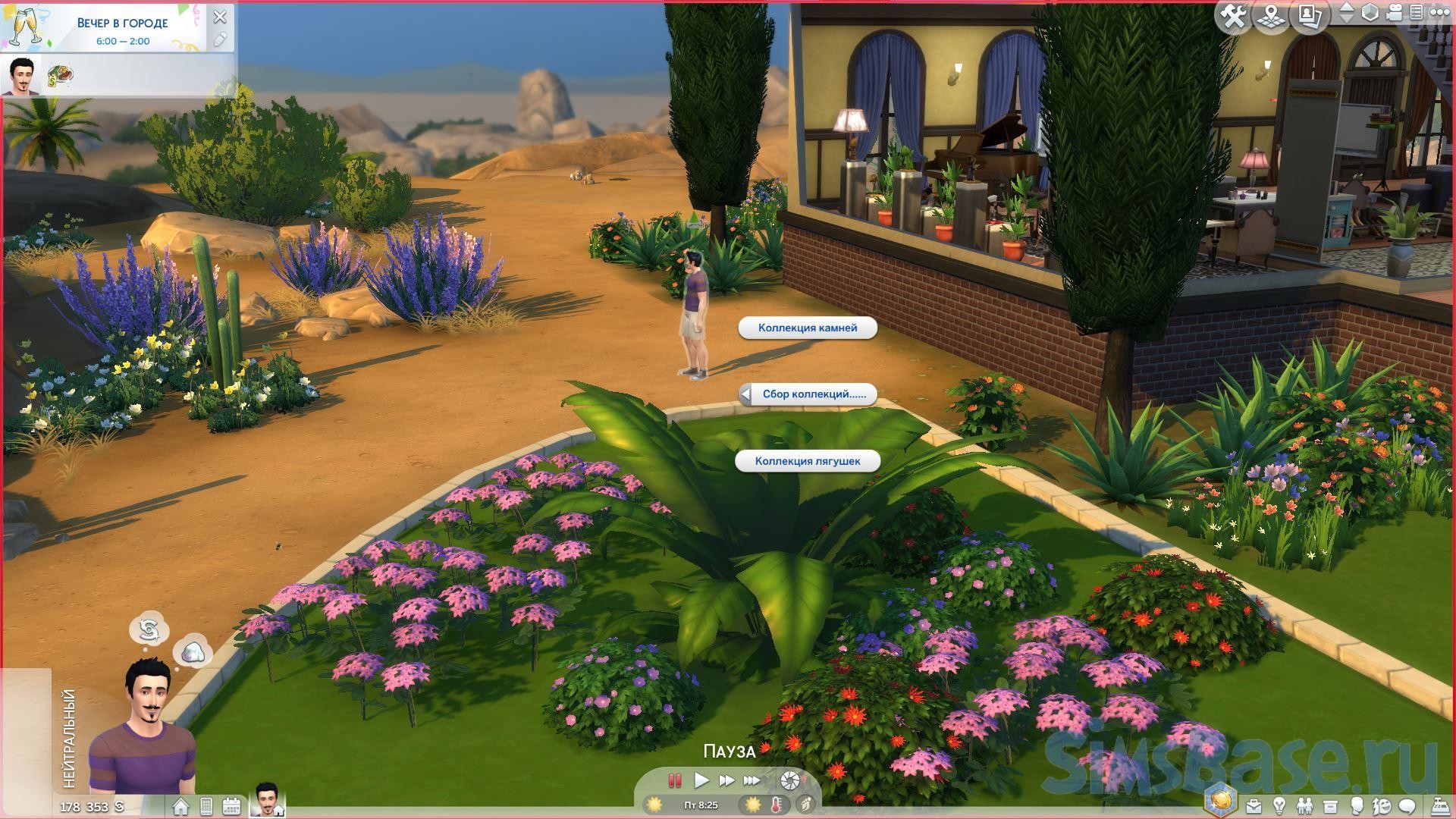Viewport: 1456px width, 819px height.
Task: Open the calendar icon in the bottom bar
Action: pos(231,806)
